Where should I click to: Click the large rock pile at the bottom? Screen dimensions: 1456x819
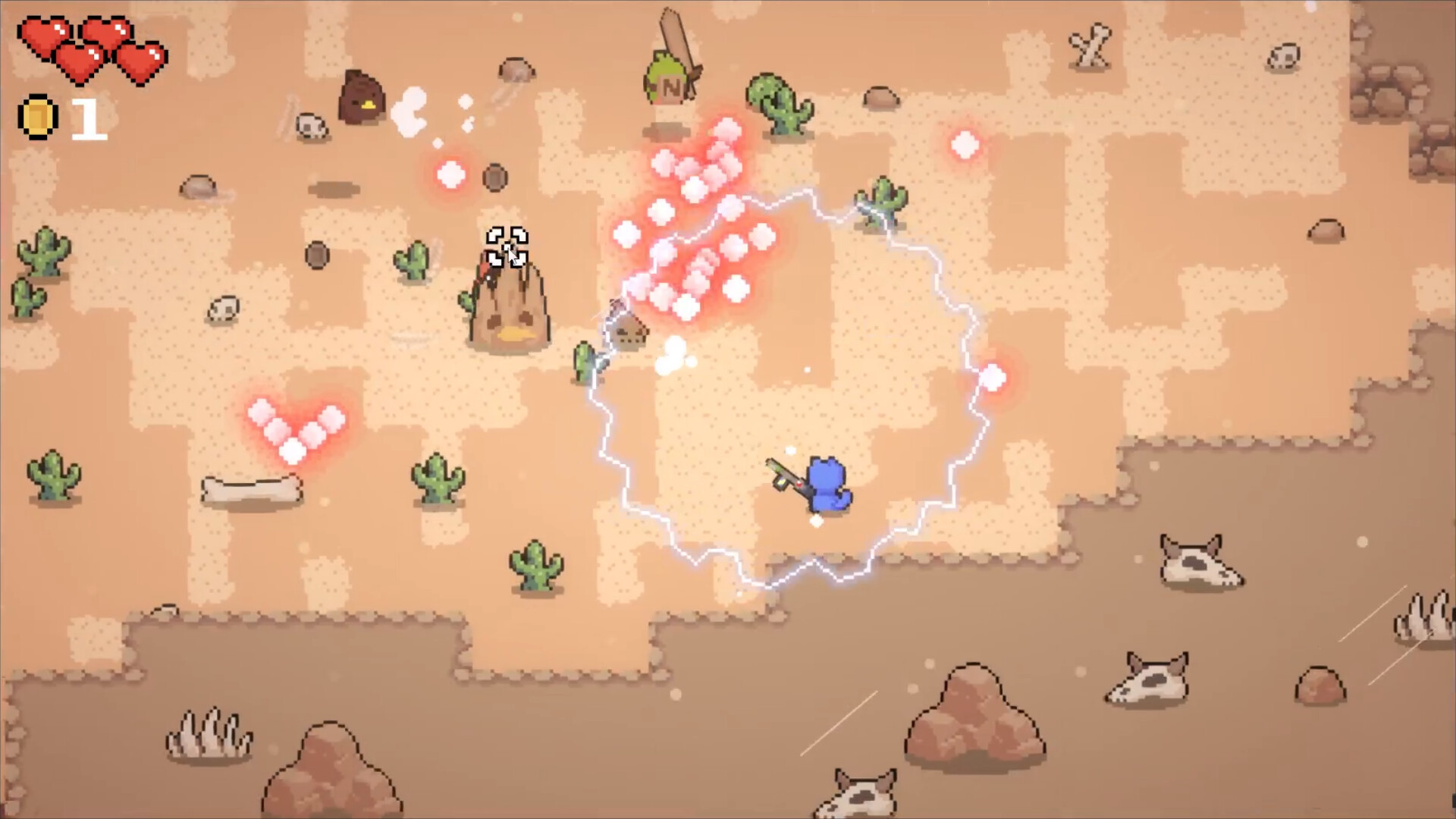[974, 713]
